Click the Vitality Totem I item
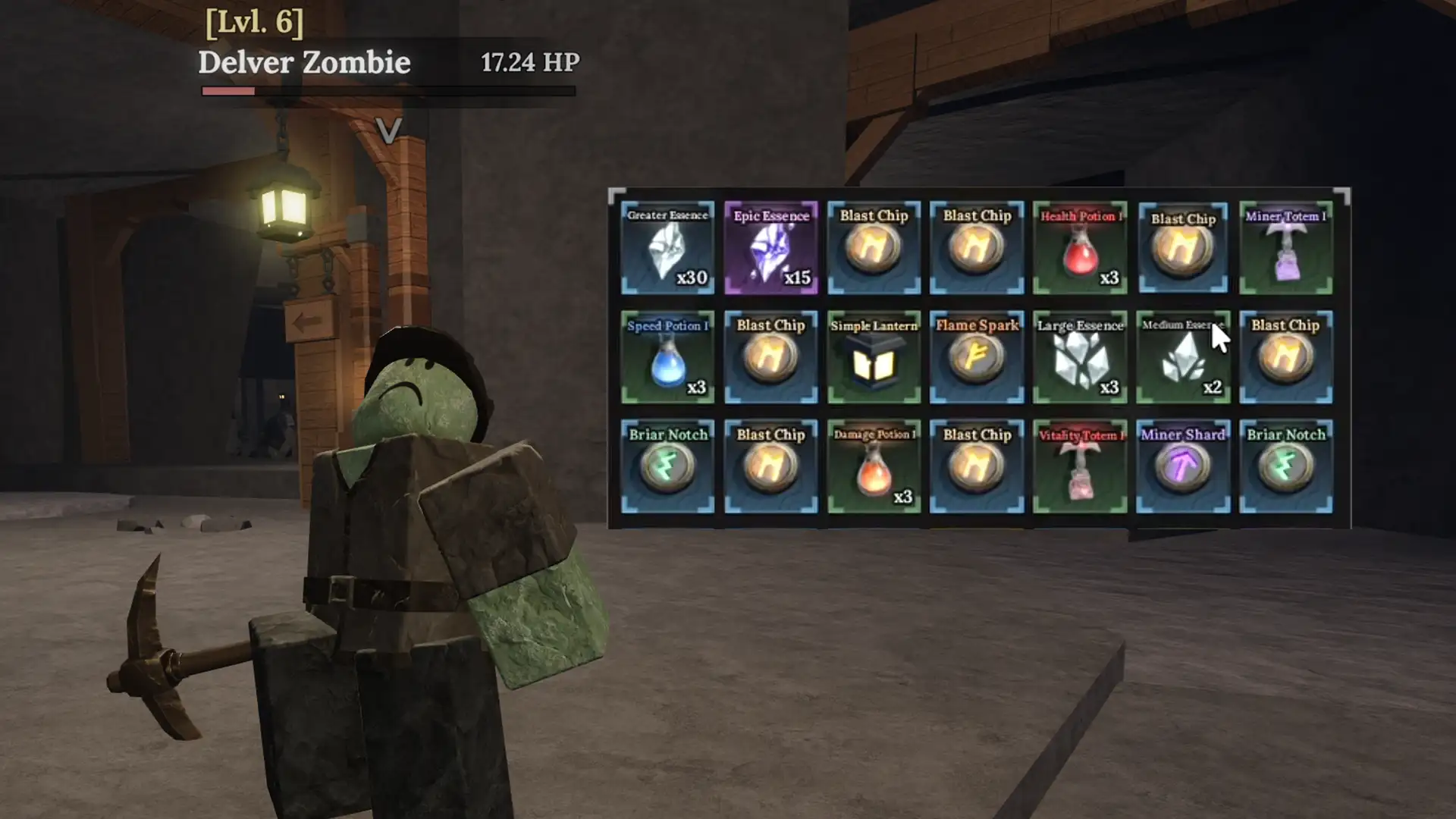This screenshot has width=1456, height=819. point(1080,464)
